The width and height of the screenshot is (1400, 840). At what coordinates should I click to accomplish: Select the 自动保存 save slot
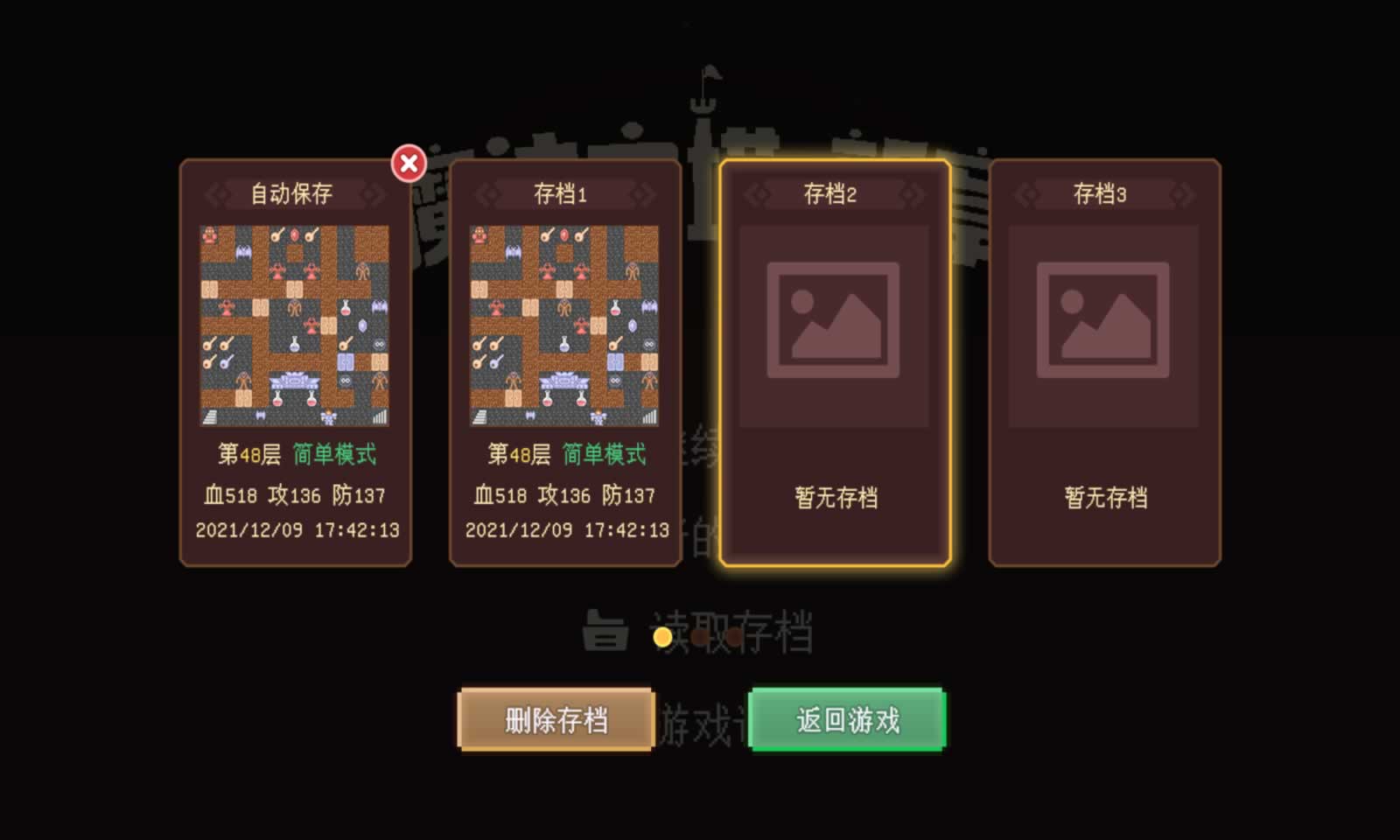[296, 363]
